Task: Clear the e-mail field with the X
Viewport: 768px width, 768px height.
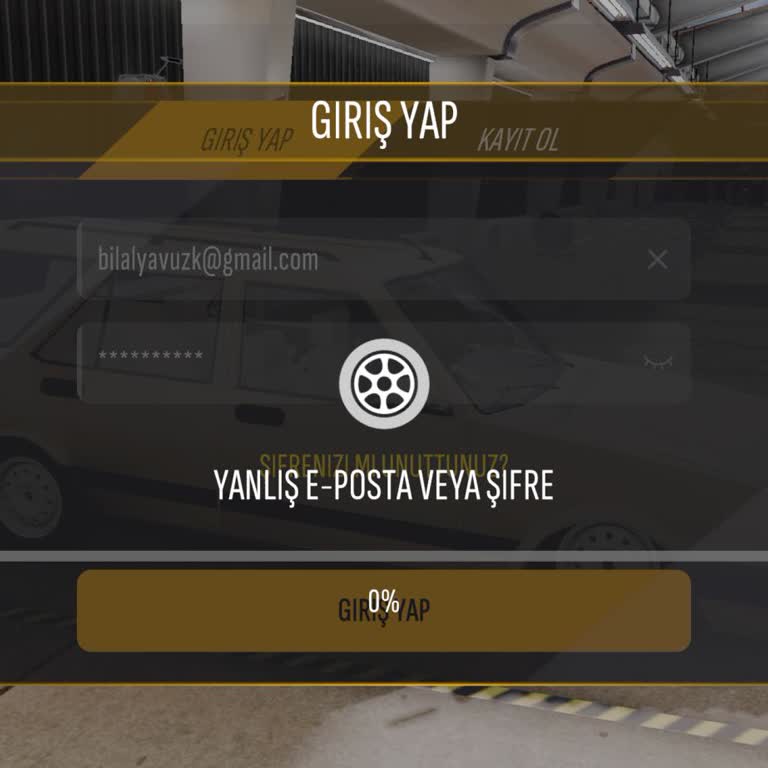Action: tap(657, 260)
